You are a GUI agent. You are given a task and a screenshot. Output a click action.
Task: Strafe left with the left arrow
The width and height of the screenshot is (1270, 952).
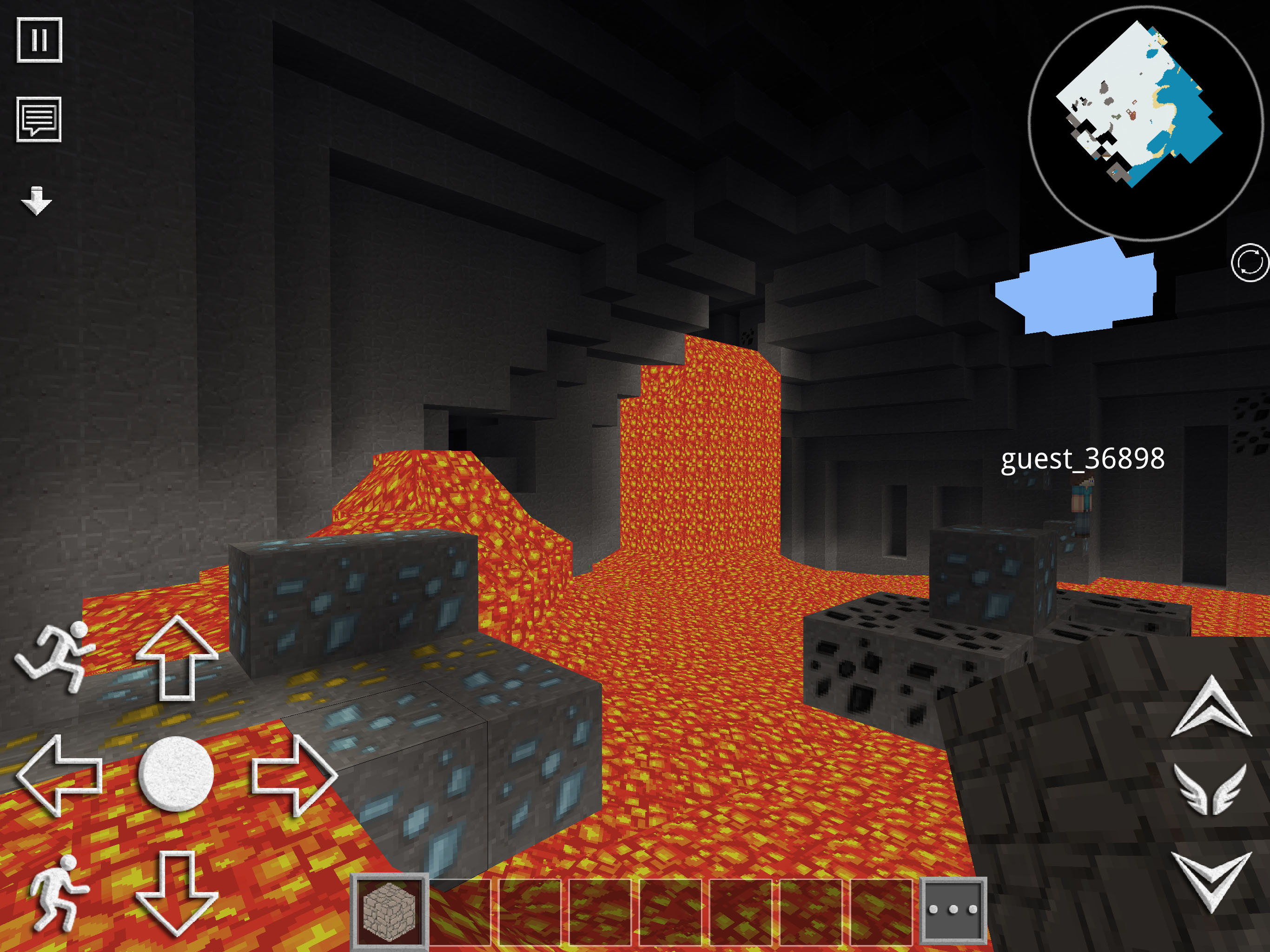[x=60, y=774]
